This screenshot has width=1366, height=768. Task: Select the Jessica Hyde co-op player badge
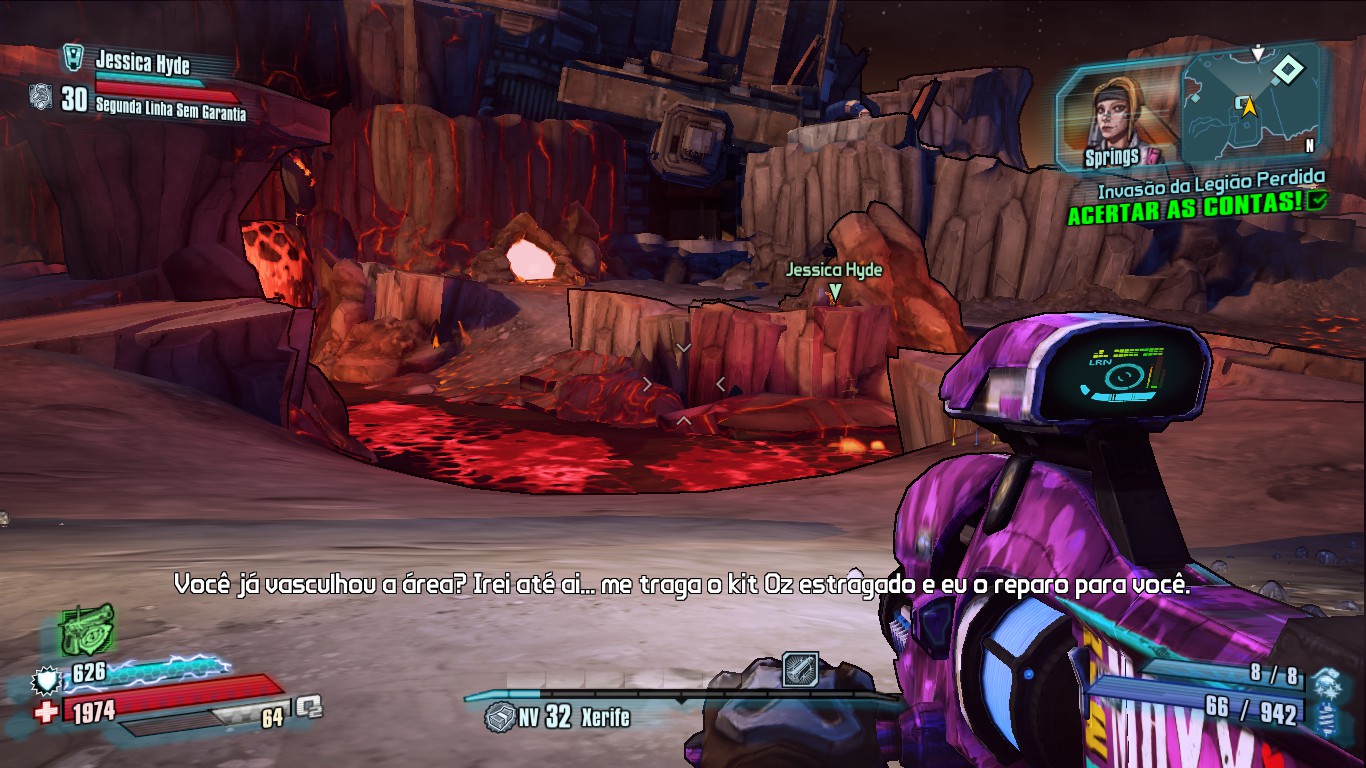click(x=73, y=57)
